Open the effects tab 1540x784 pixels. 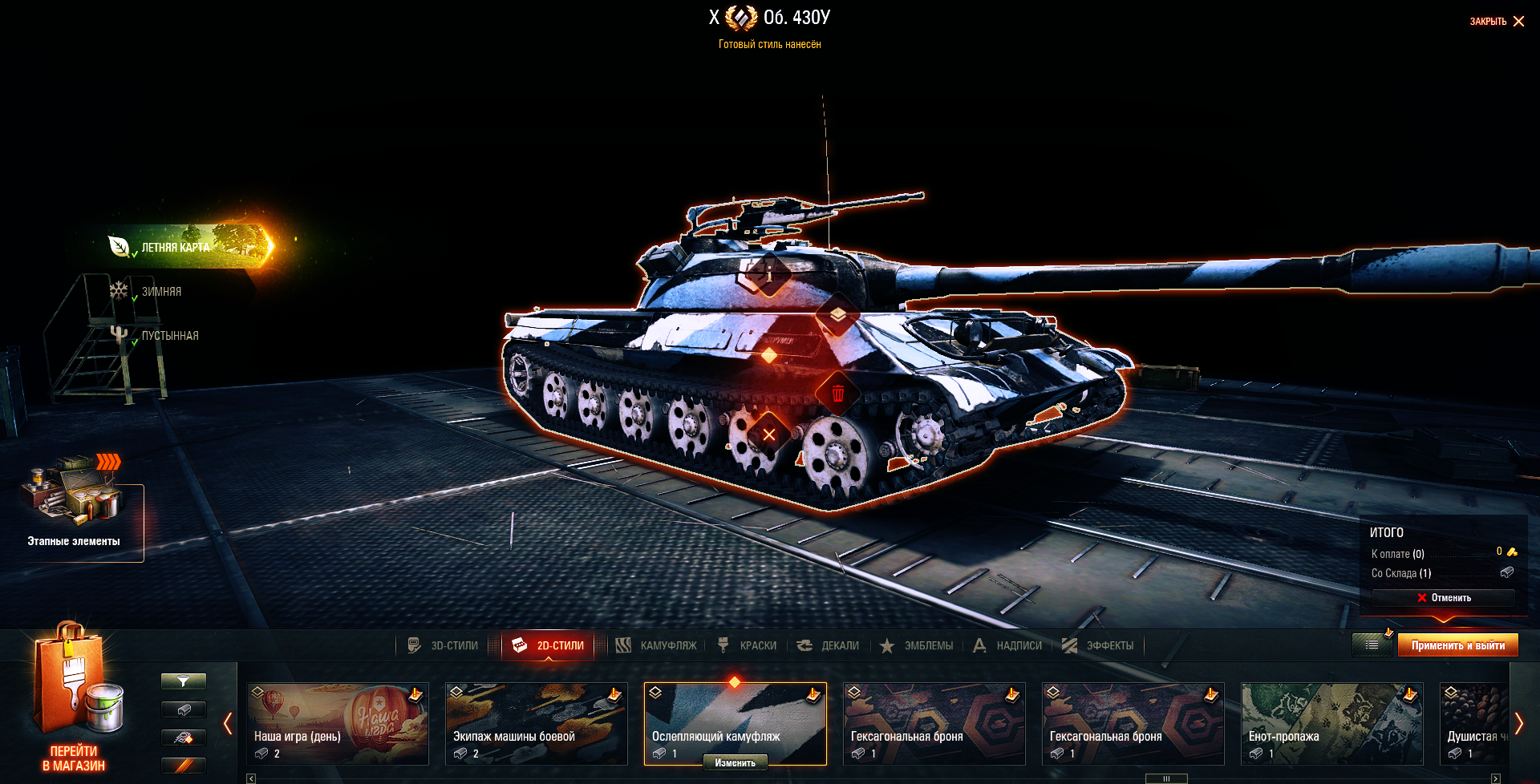[1098, 645]
